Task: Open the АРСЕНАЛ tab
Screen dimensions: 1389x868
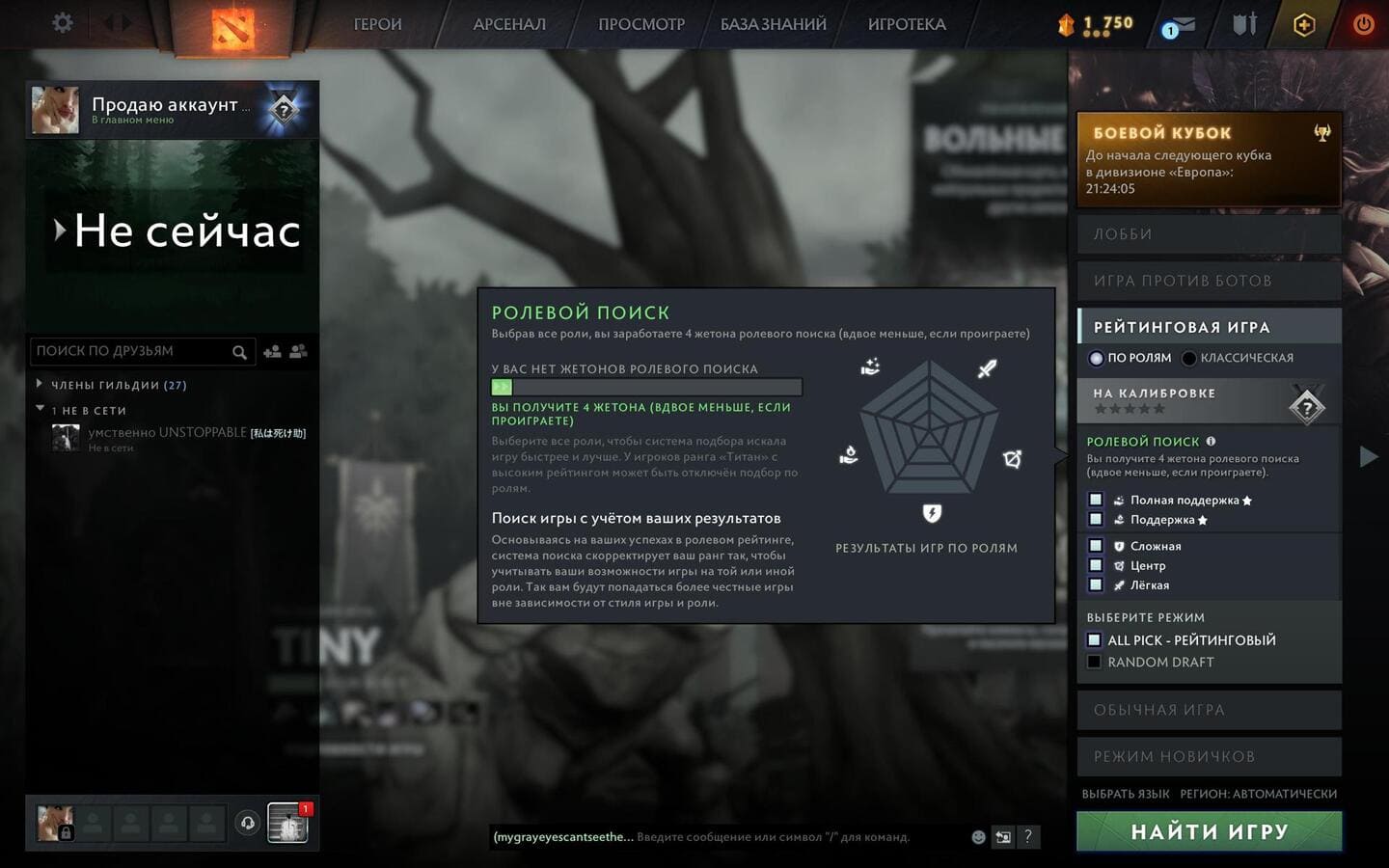Action: point(509,24)
